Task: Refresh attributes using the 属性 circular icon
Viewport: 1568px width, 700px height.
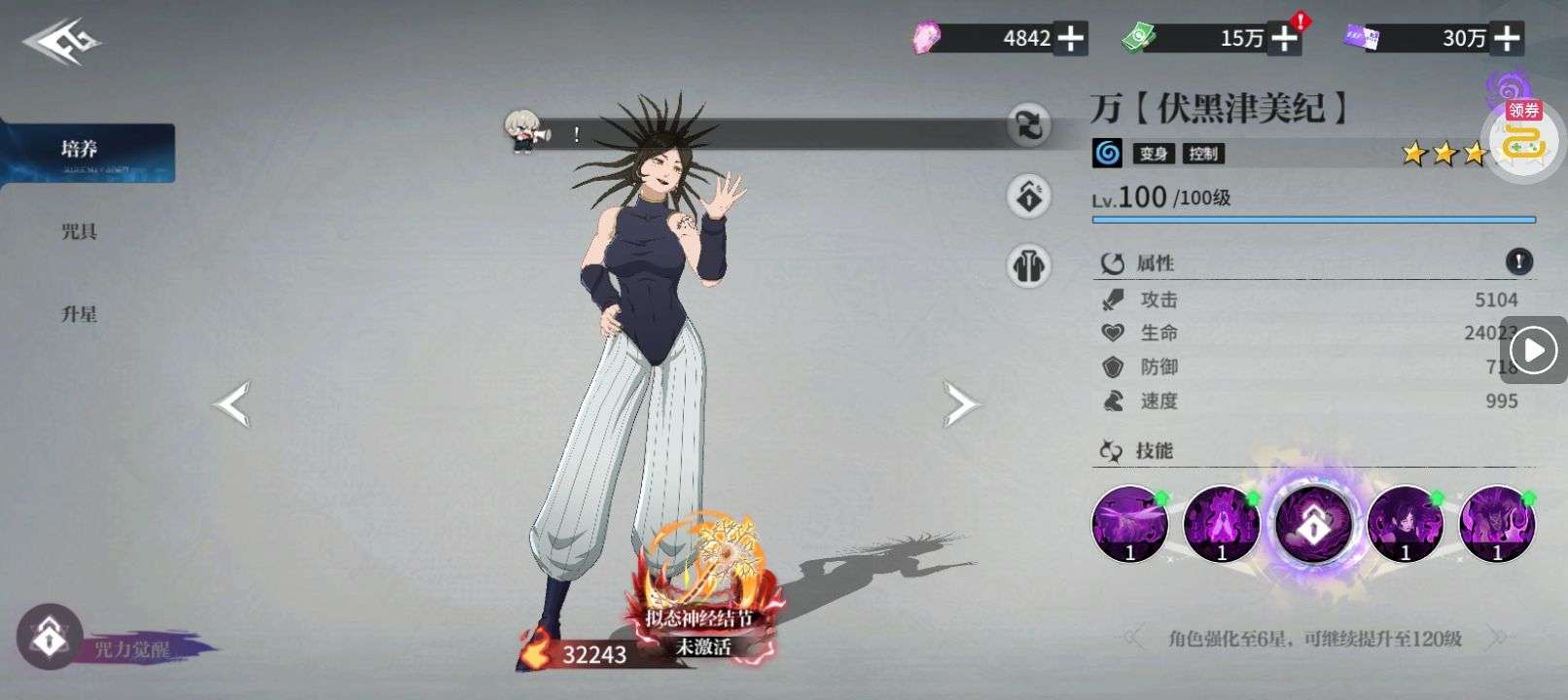Action: coord(1112,263)
